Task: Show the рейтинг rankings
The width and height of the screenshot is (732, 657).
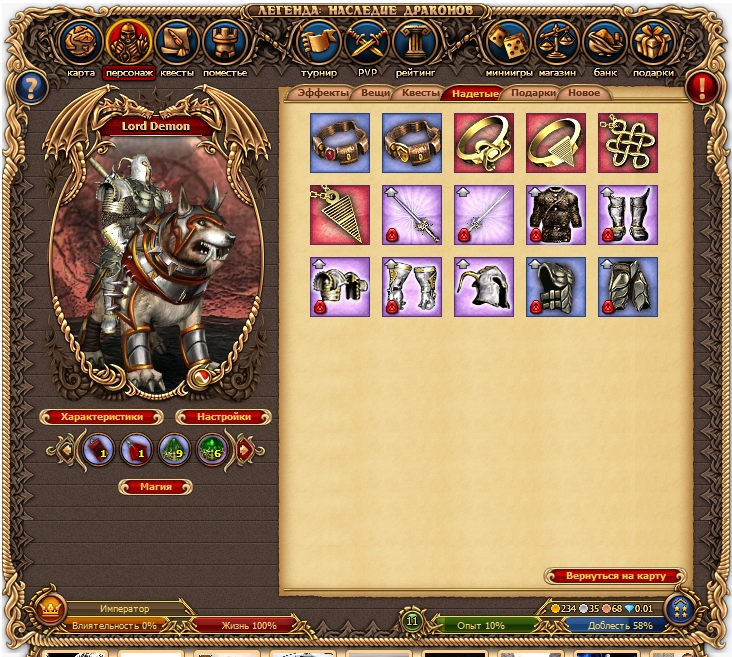Action: [x=412, y=44]
